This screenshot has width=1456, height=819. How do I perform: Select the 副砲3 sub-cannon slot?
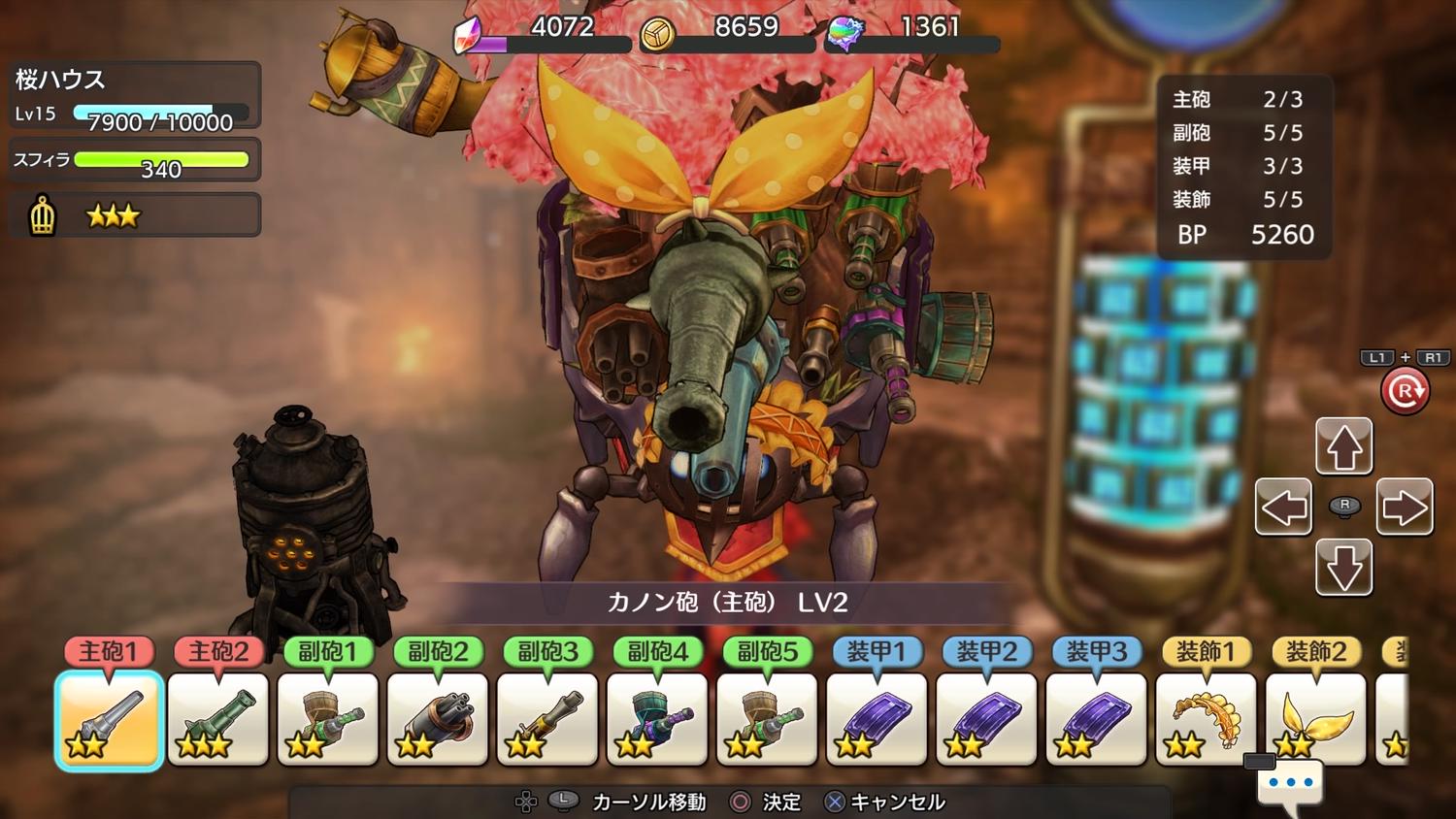[x=547, y=720]
